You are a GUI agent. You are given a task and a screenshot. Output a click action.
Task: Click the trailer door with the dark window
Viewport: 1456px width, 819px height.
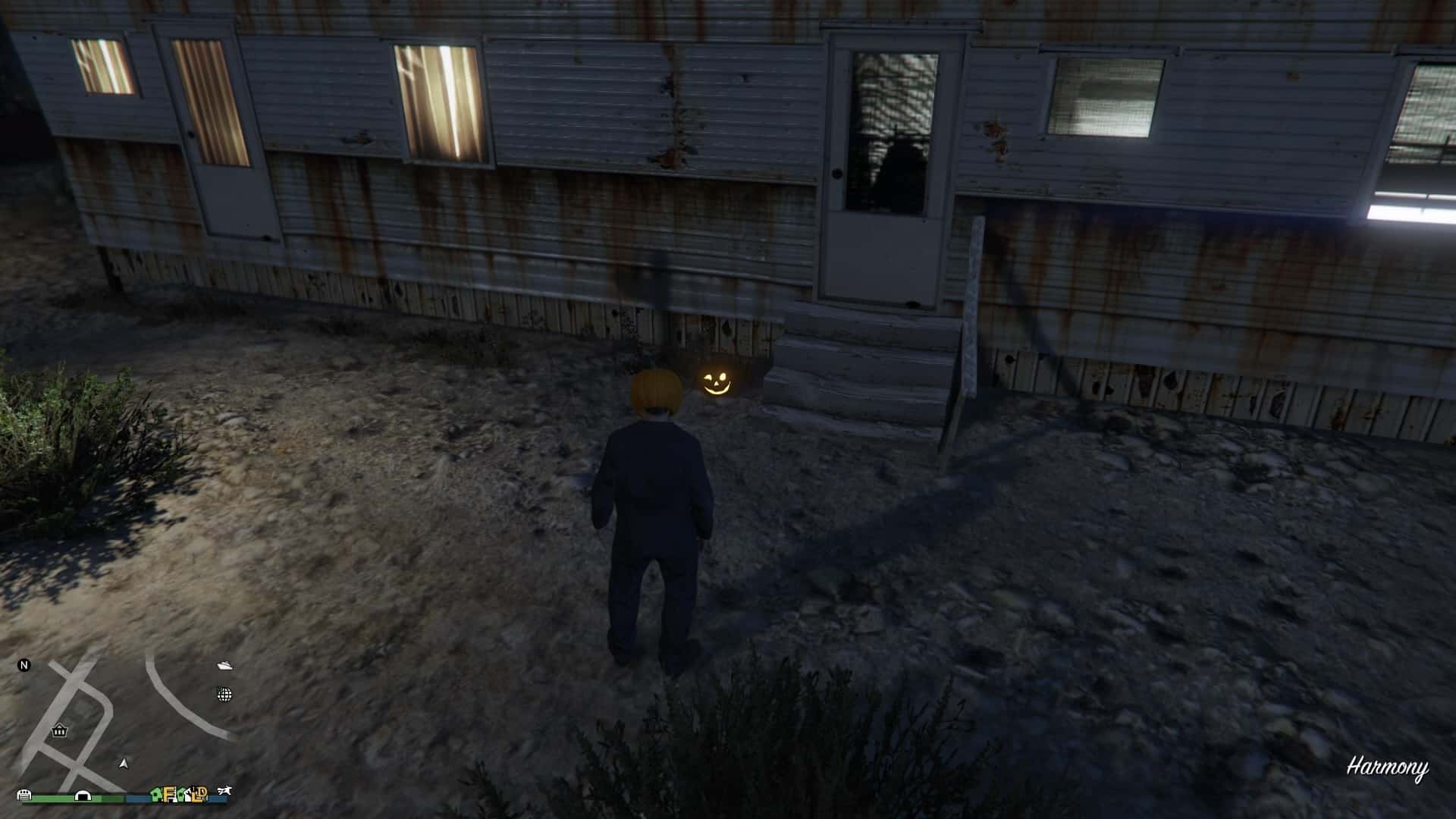click(x=883, y=159)
